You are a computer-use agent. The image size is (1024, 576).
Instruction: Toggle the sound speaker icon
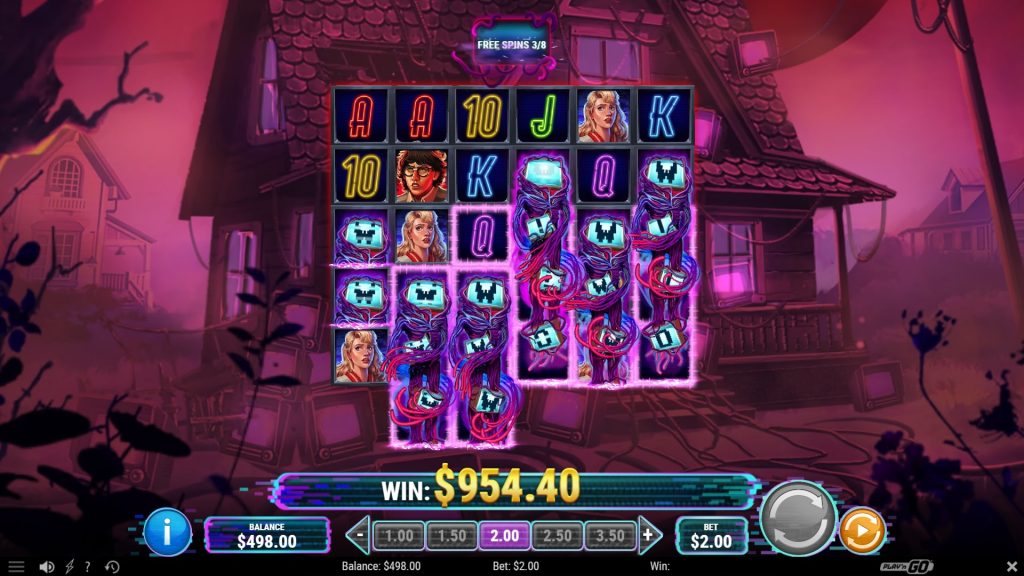(x=46, y=567)
